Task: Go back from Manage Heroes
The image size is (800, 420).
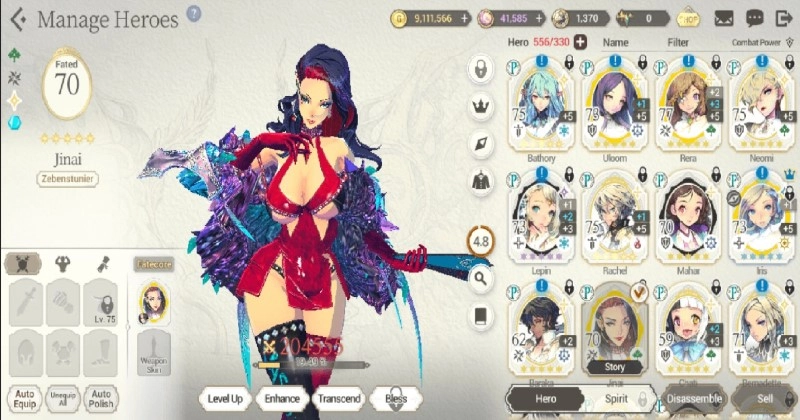Action: click(17, 19)
